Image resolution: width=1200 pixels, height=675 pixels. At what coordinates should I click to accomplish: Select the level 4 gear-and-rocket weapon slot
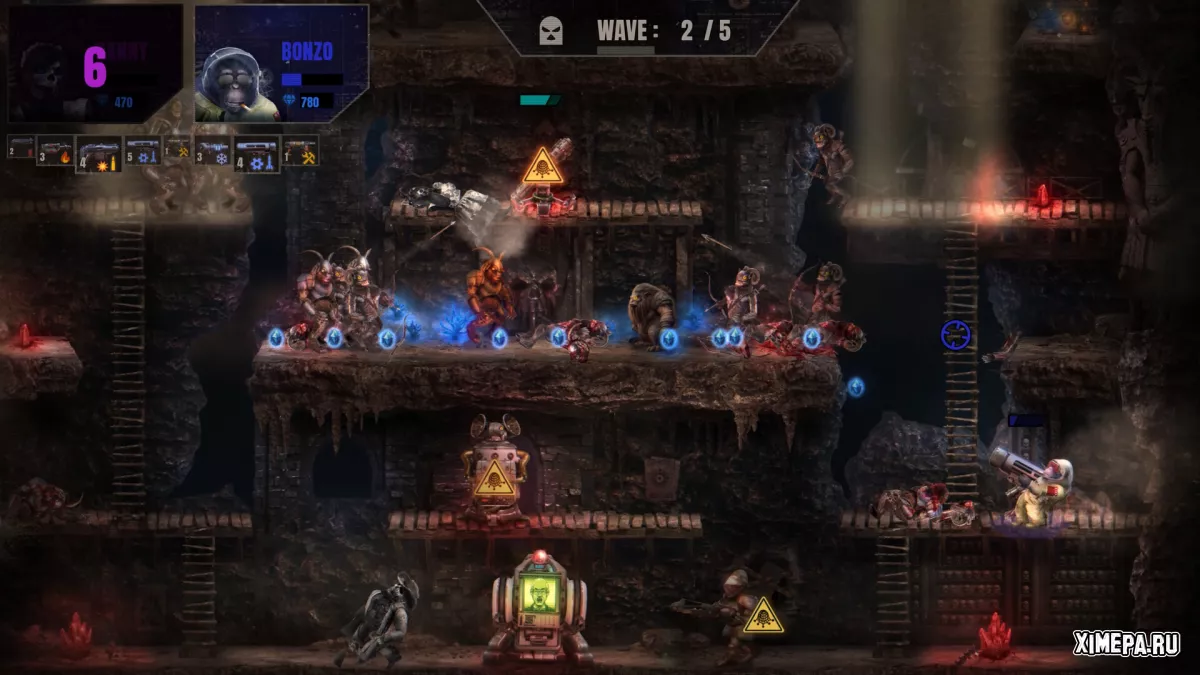point(257,155)
